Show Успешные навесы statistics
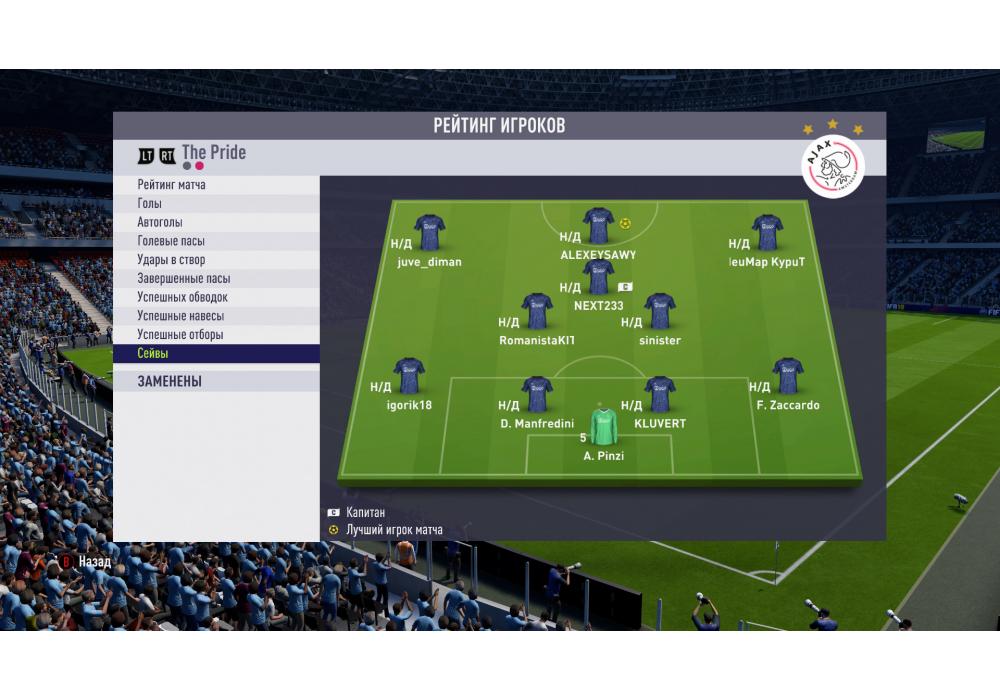The image size is (1000, 700). 216,316
